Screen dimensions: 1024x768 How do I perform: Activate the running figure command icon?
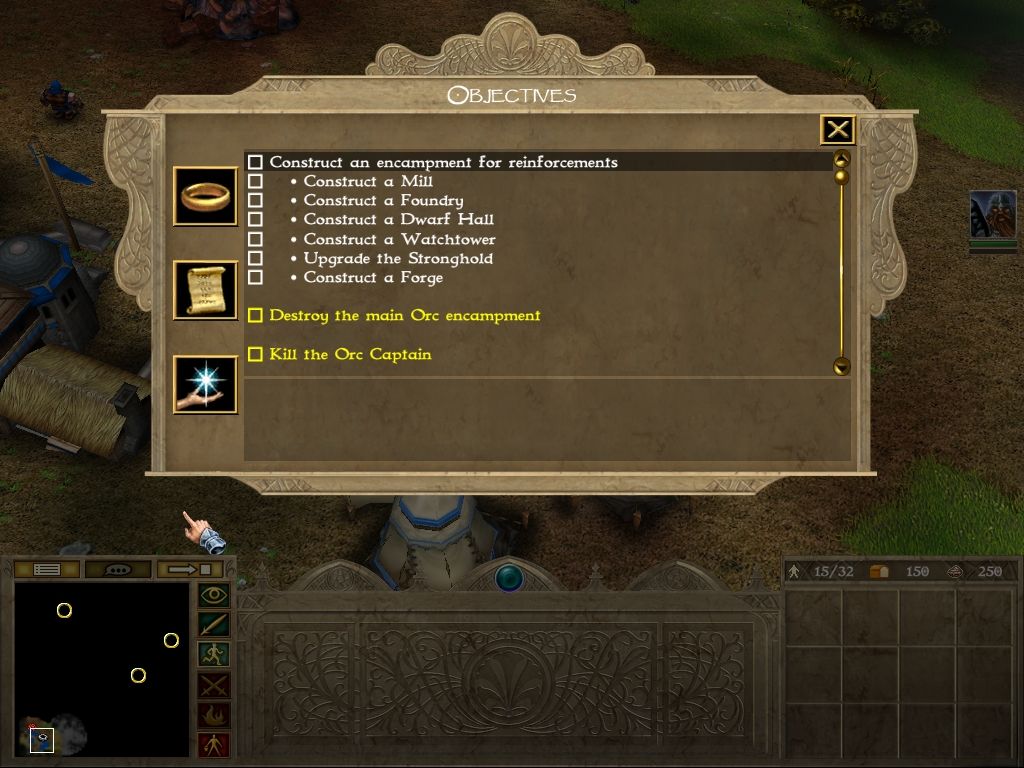point(214,655)
